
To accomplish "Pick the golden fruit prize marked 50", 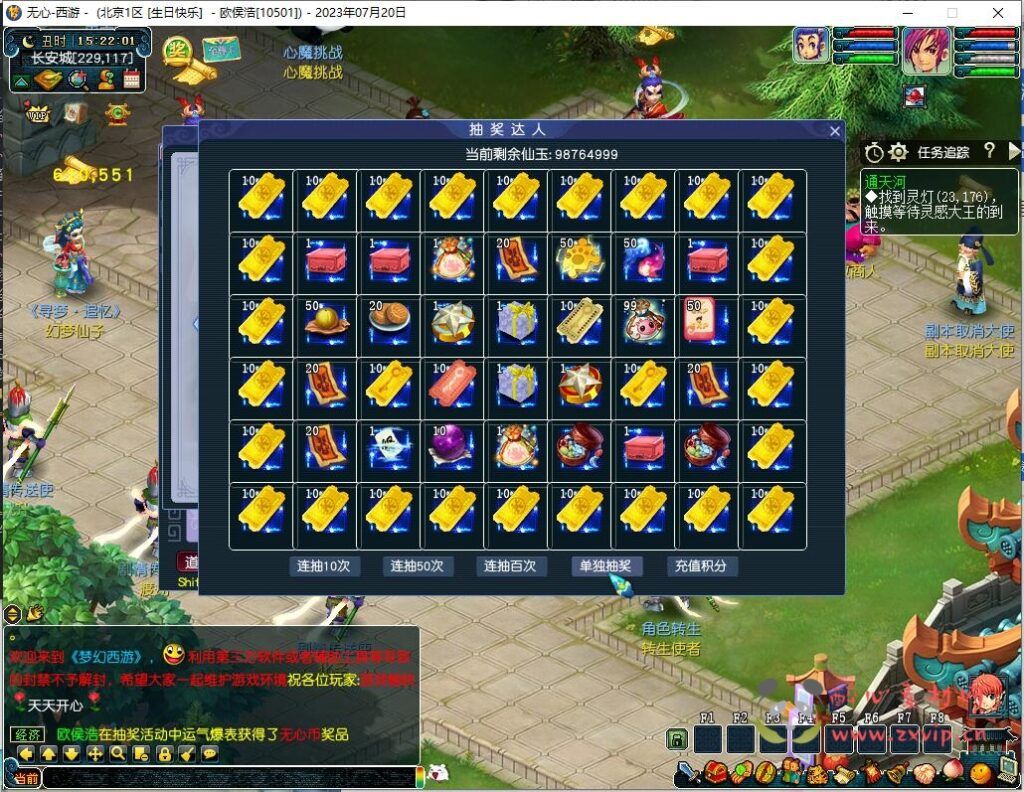I will 325,324.
